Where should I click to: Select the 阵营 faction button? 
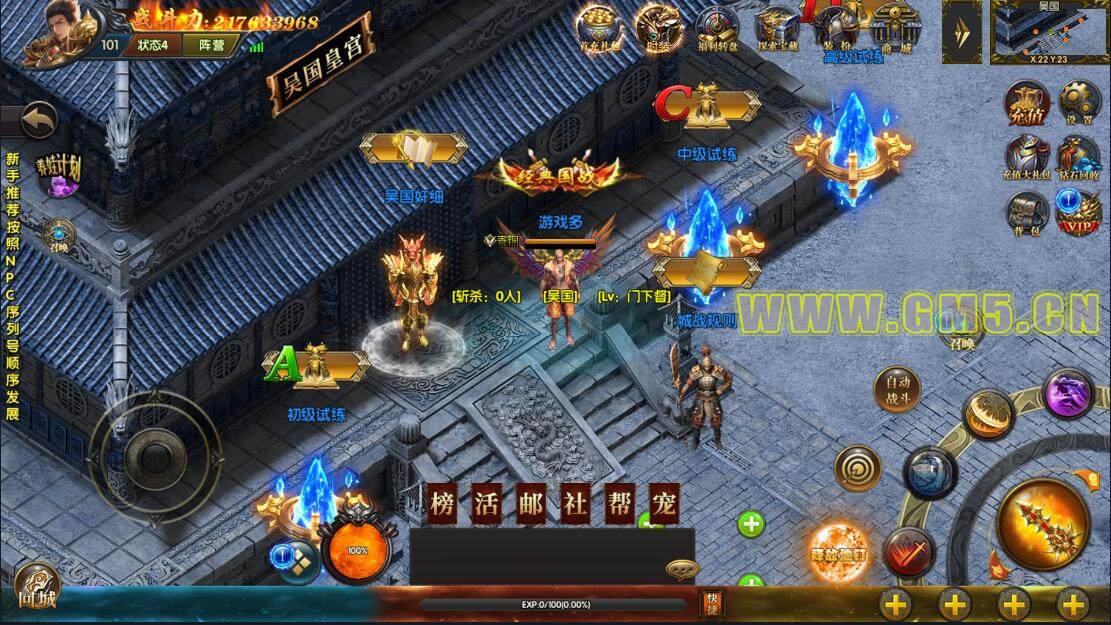(211, 45)
